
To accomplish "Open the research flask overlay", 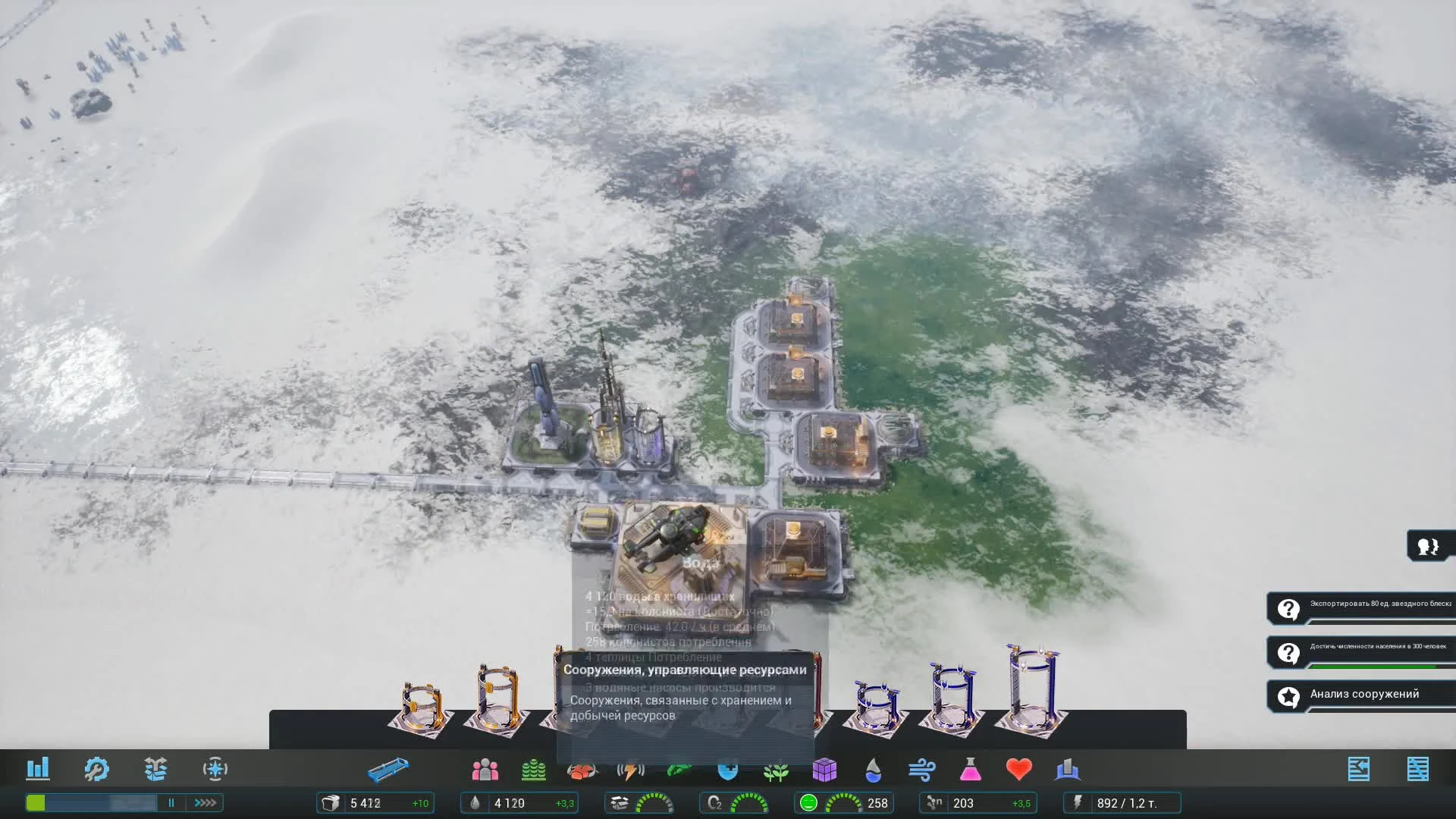I will pos(971,769).
